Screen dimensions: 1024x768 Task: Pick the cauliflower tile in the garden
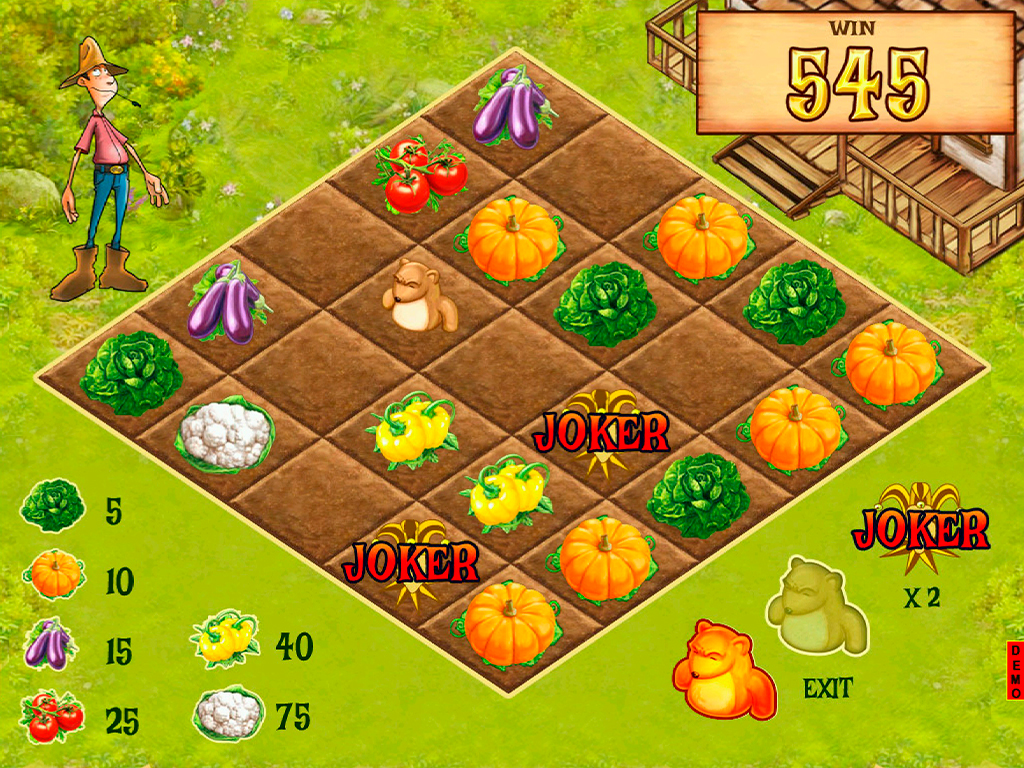pos(226,435)
